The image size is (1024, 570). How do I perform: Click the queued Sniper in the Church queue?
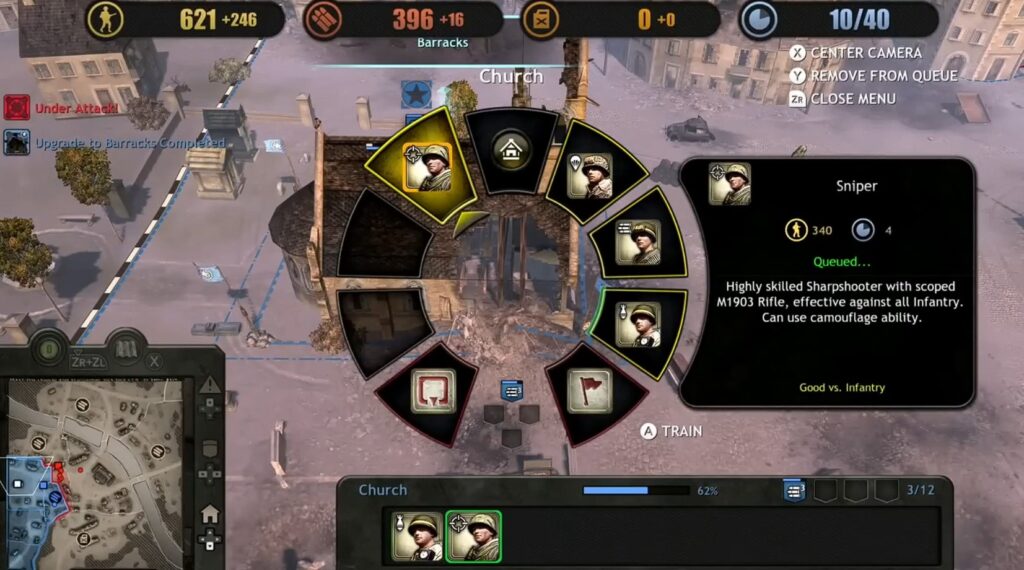tap(473, 537)
